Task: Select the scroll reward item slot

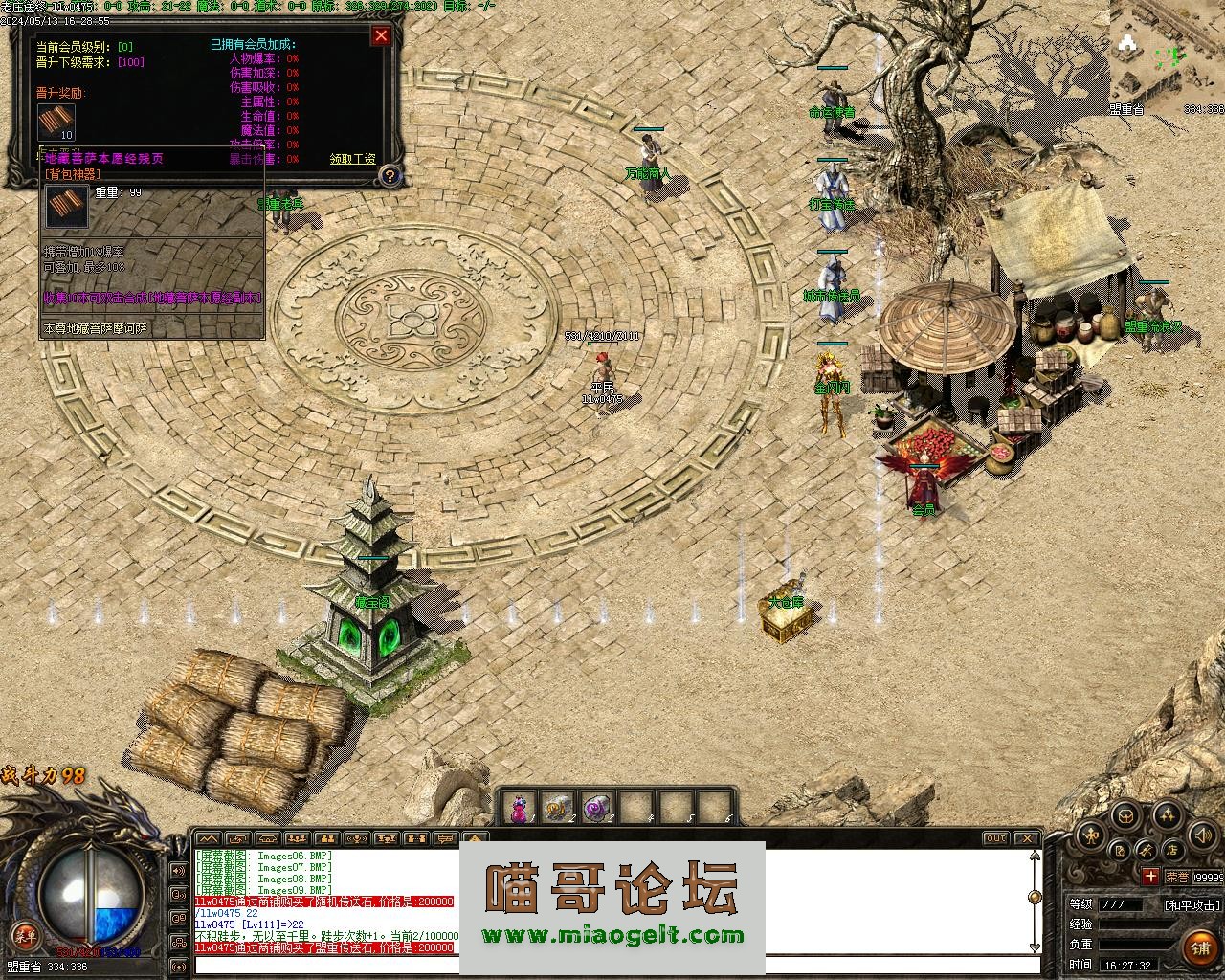Action: click(x=56, y=122)
